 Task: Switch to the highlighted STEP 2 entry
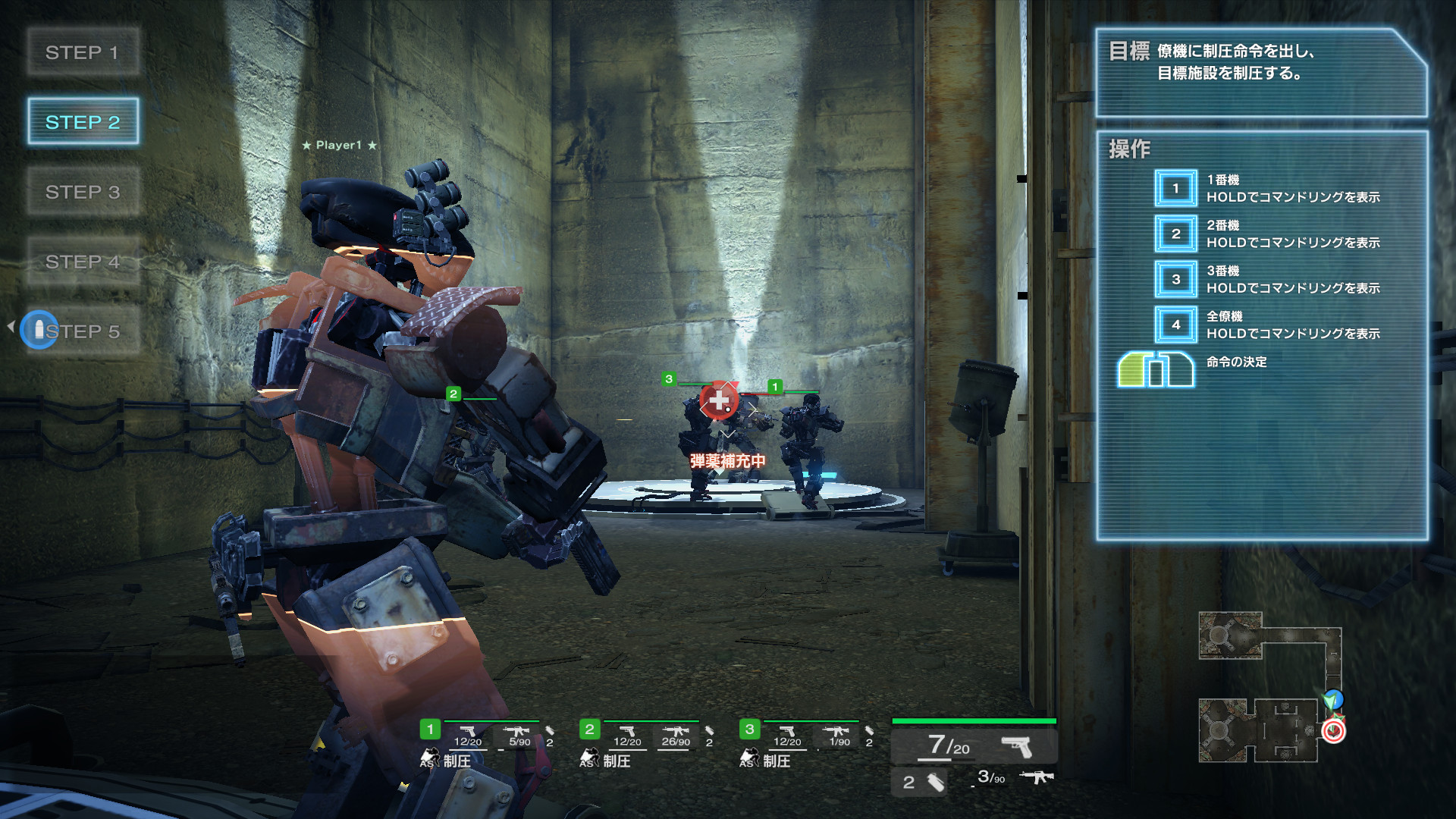(83, 121)
